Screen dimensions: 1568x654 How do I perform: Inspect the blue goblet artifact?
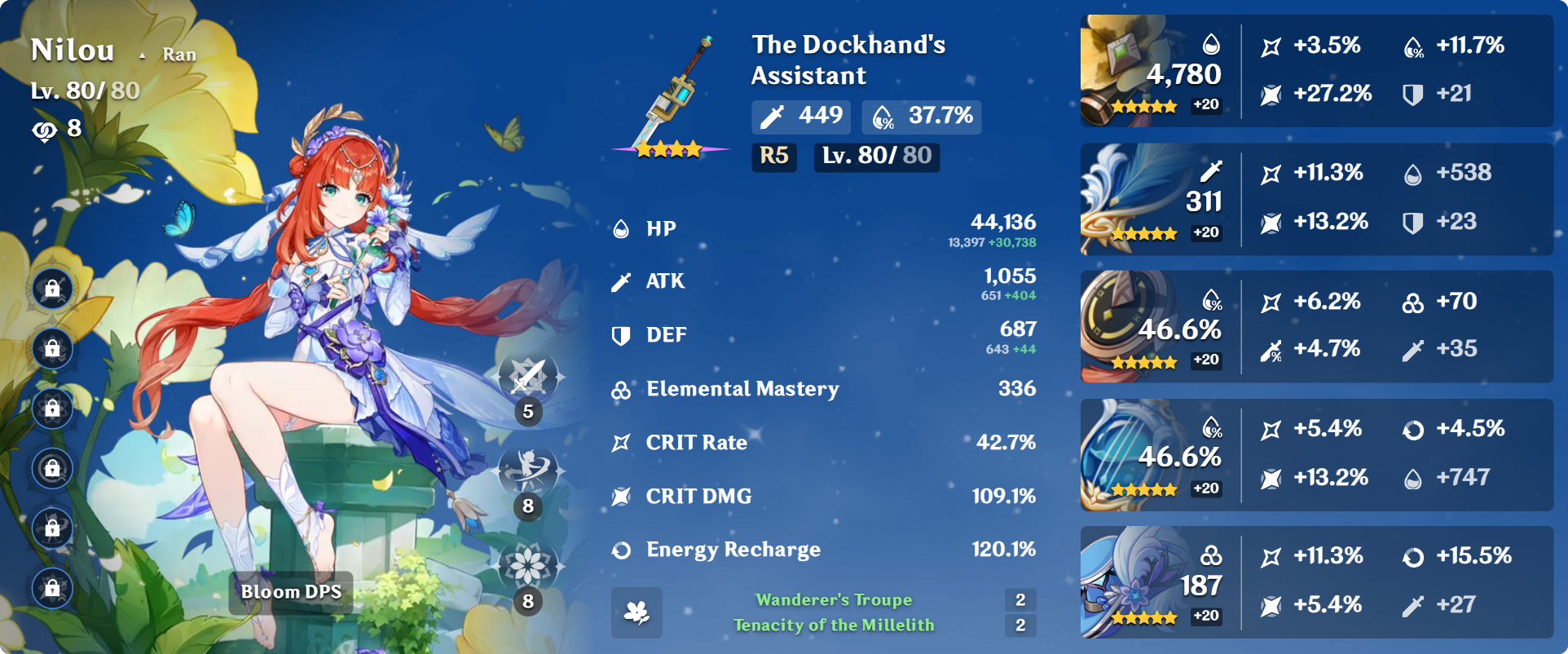[x=1152, y=455]
